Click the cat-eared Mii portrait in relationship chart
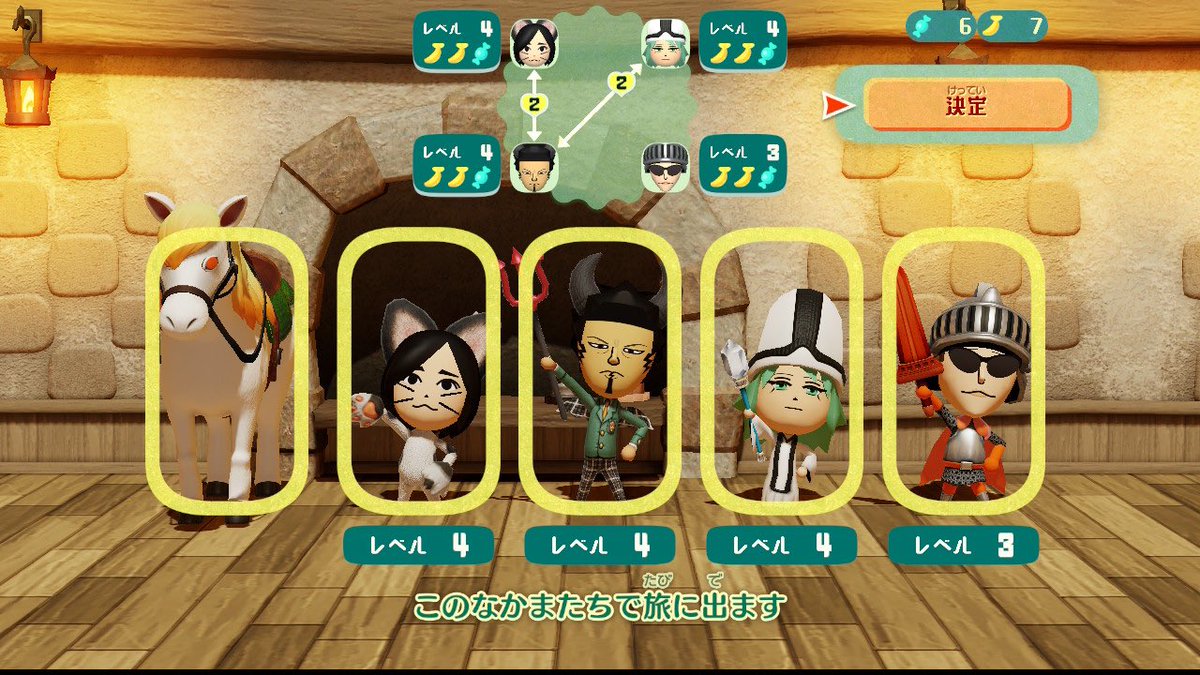 click(x=534, y=43)
